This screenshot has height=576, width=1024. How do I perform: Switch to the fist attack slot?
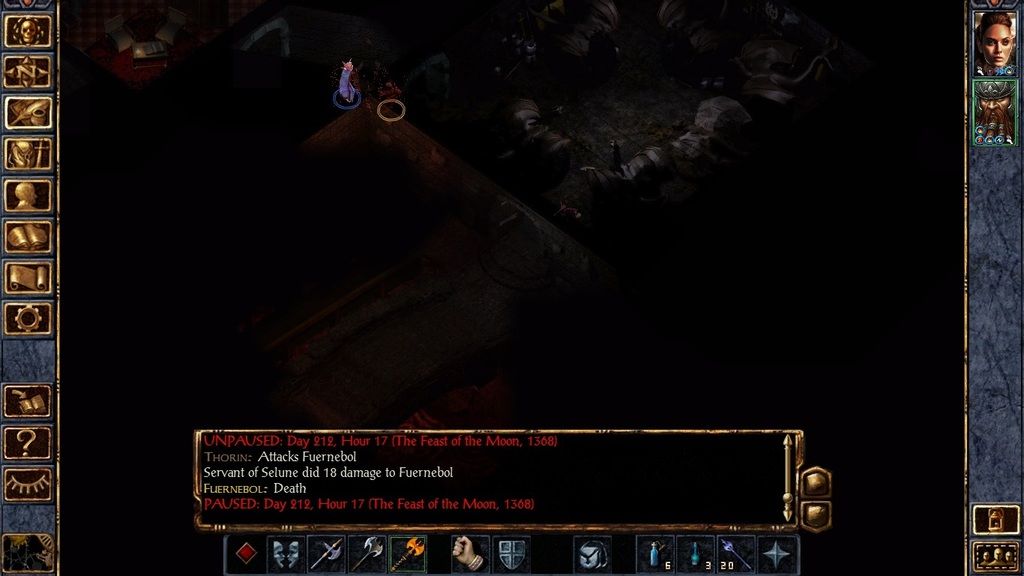470,554
